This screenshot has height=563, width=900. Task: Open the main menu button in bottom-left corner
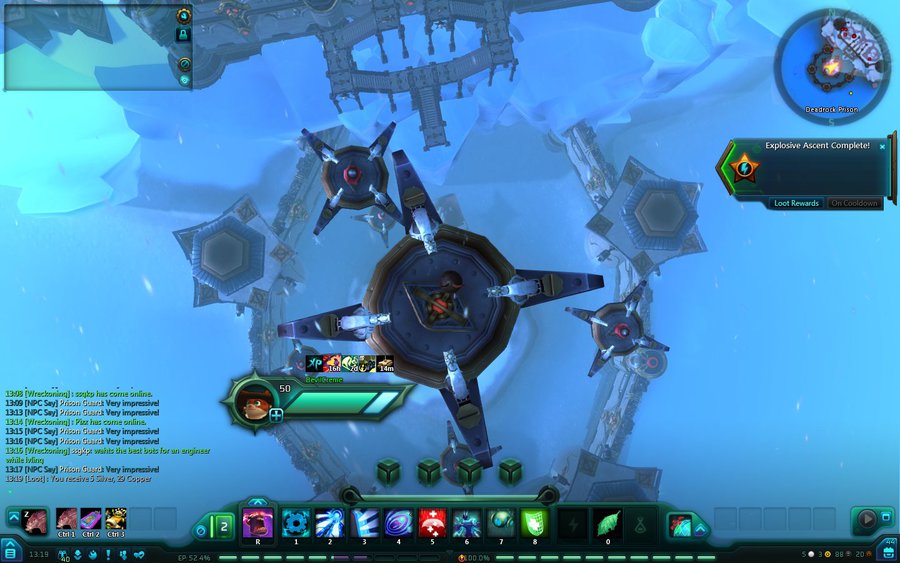click(x=10, y=551)
